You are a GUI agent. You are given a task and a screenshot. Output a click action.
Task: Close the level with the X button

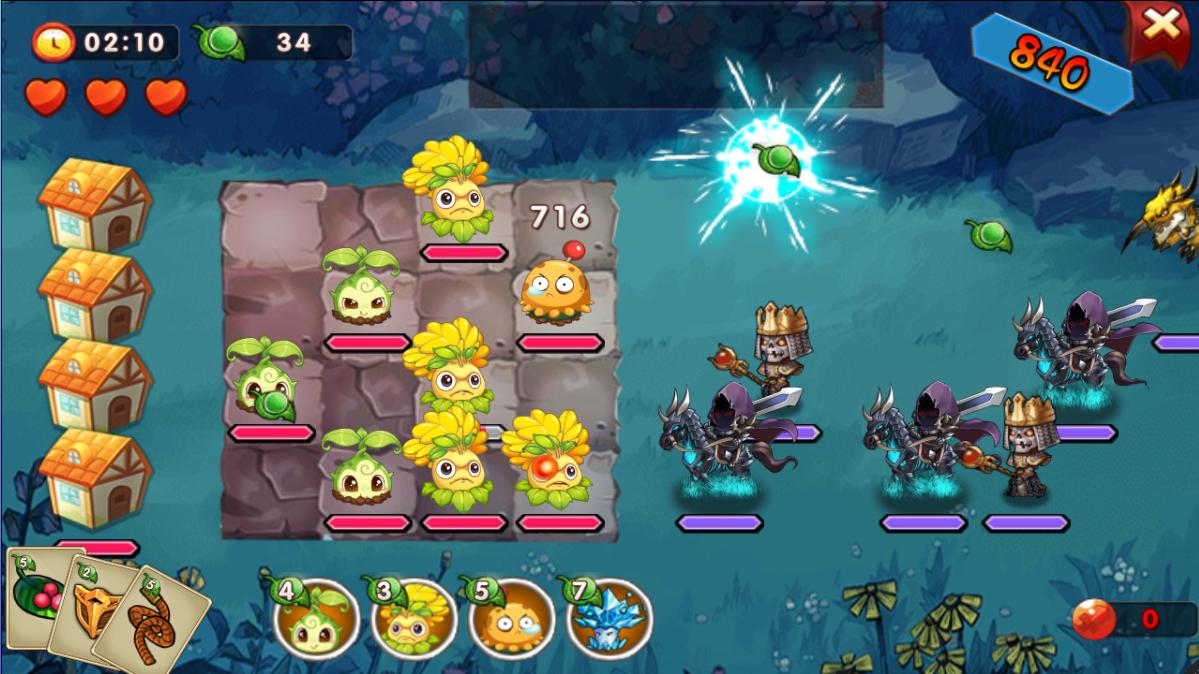[x=1160, y=27]
